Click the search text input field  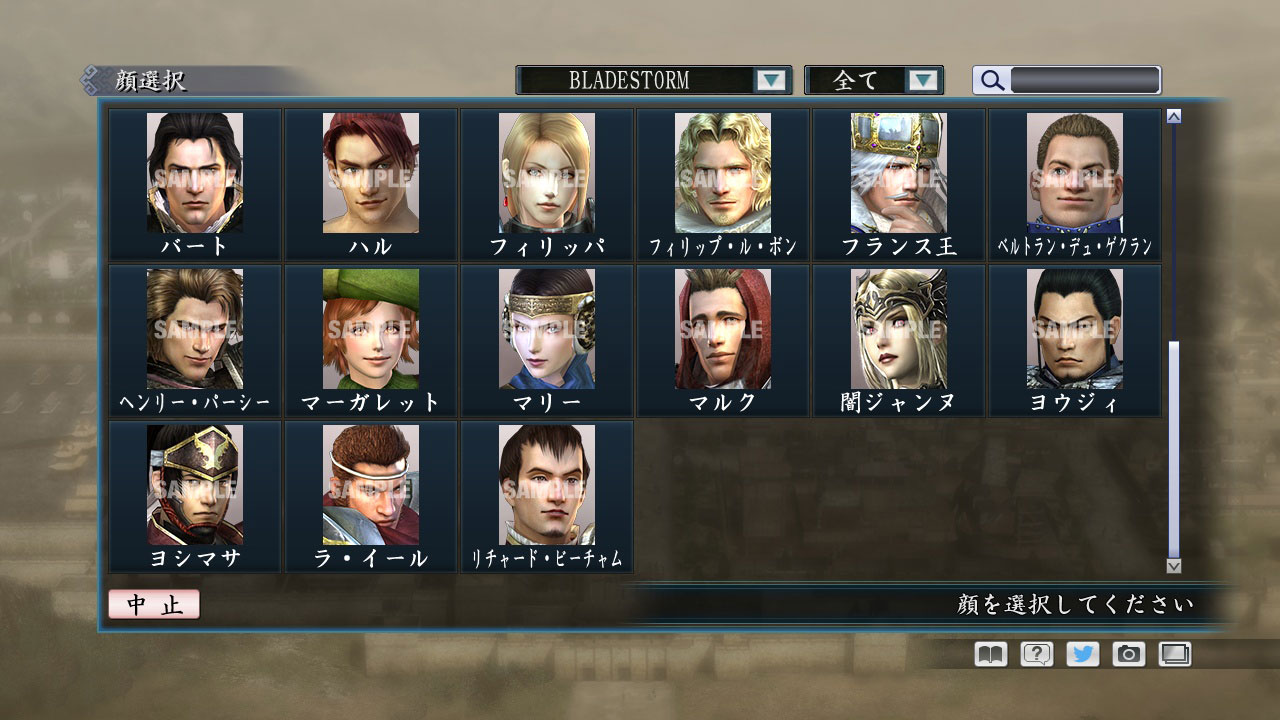click(1085, 80)
